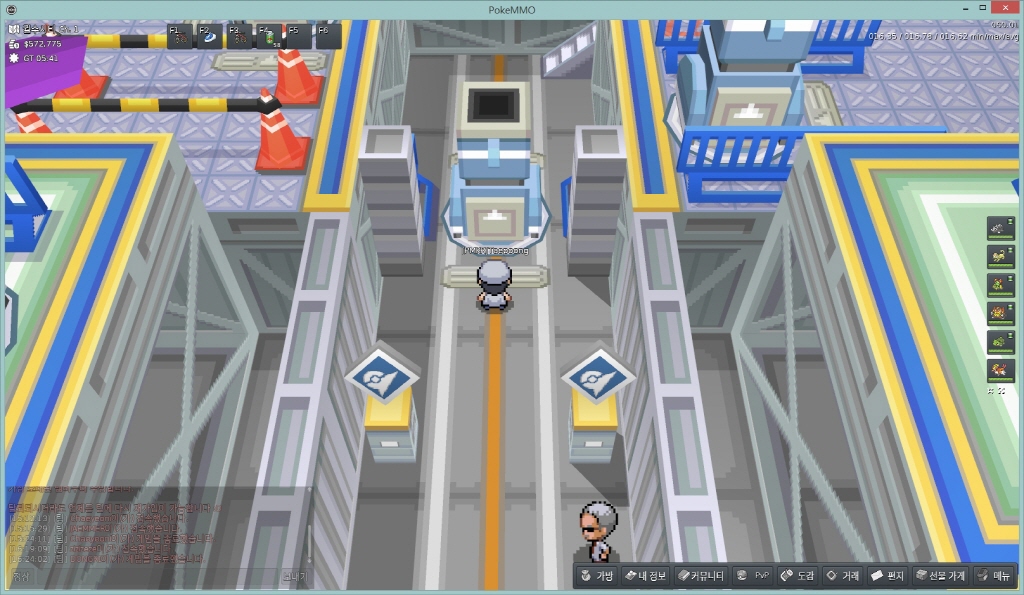The height and width of the screenshot is (595, 1024).
Task: Activate the F2 blue disc item slot
Action: (209, 37)
